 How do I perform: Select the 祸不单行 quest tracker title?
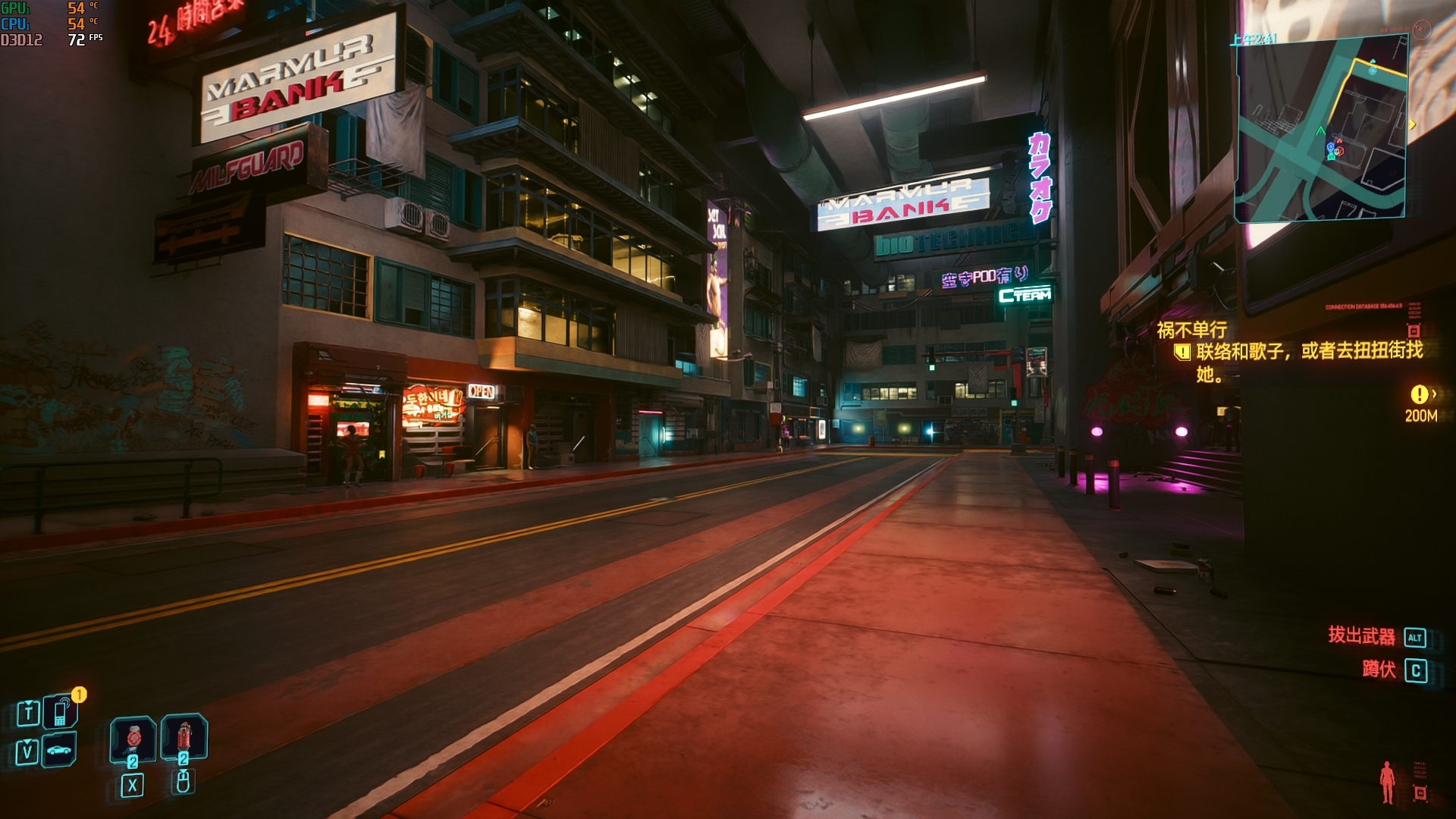point(1191,330)
